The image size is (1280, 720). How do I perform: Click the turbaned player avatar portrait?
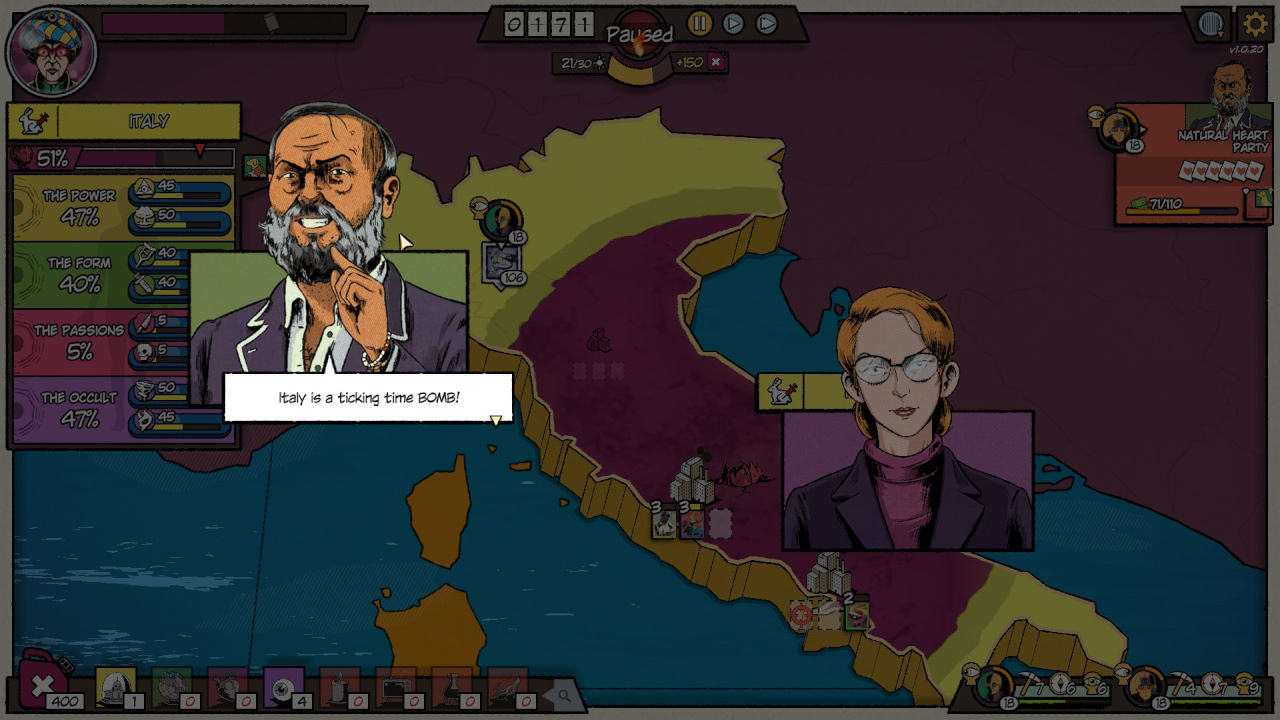click(51, 51)
